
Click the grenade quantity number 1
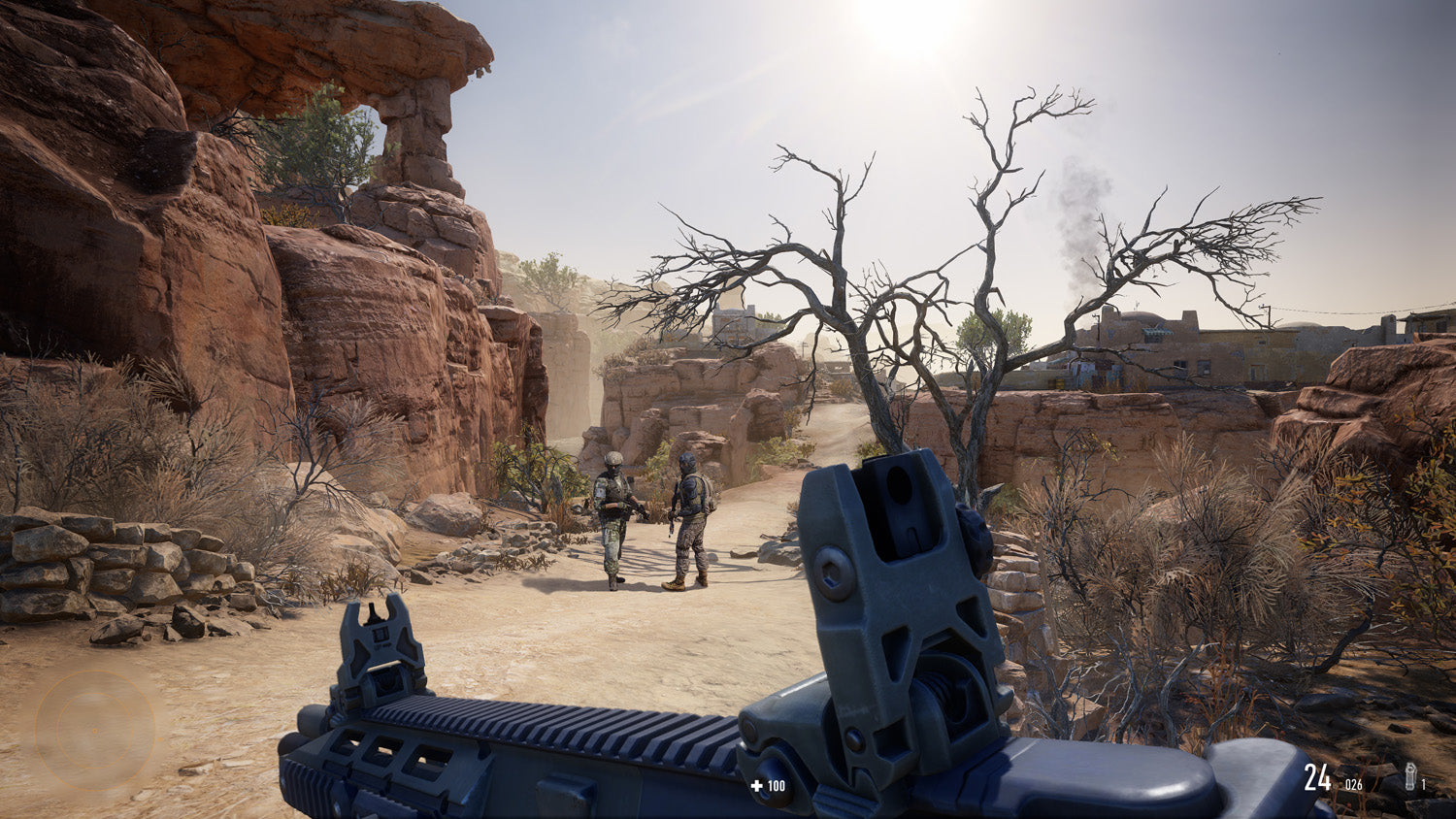coord(1423,784)
